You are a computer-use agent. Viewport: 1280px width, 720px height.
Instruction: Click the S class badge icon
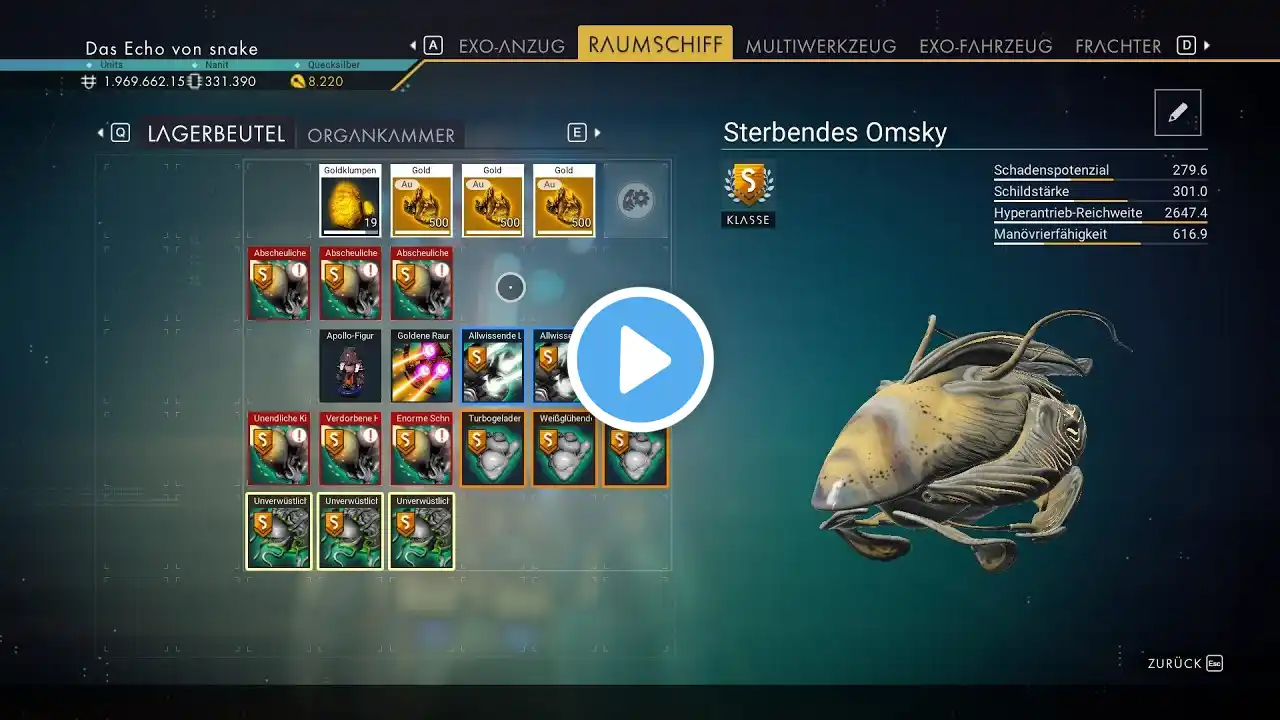(x=748, y=185)
